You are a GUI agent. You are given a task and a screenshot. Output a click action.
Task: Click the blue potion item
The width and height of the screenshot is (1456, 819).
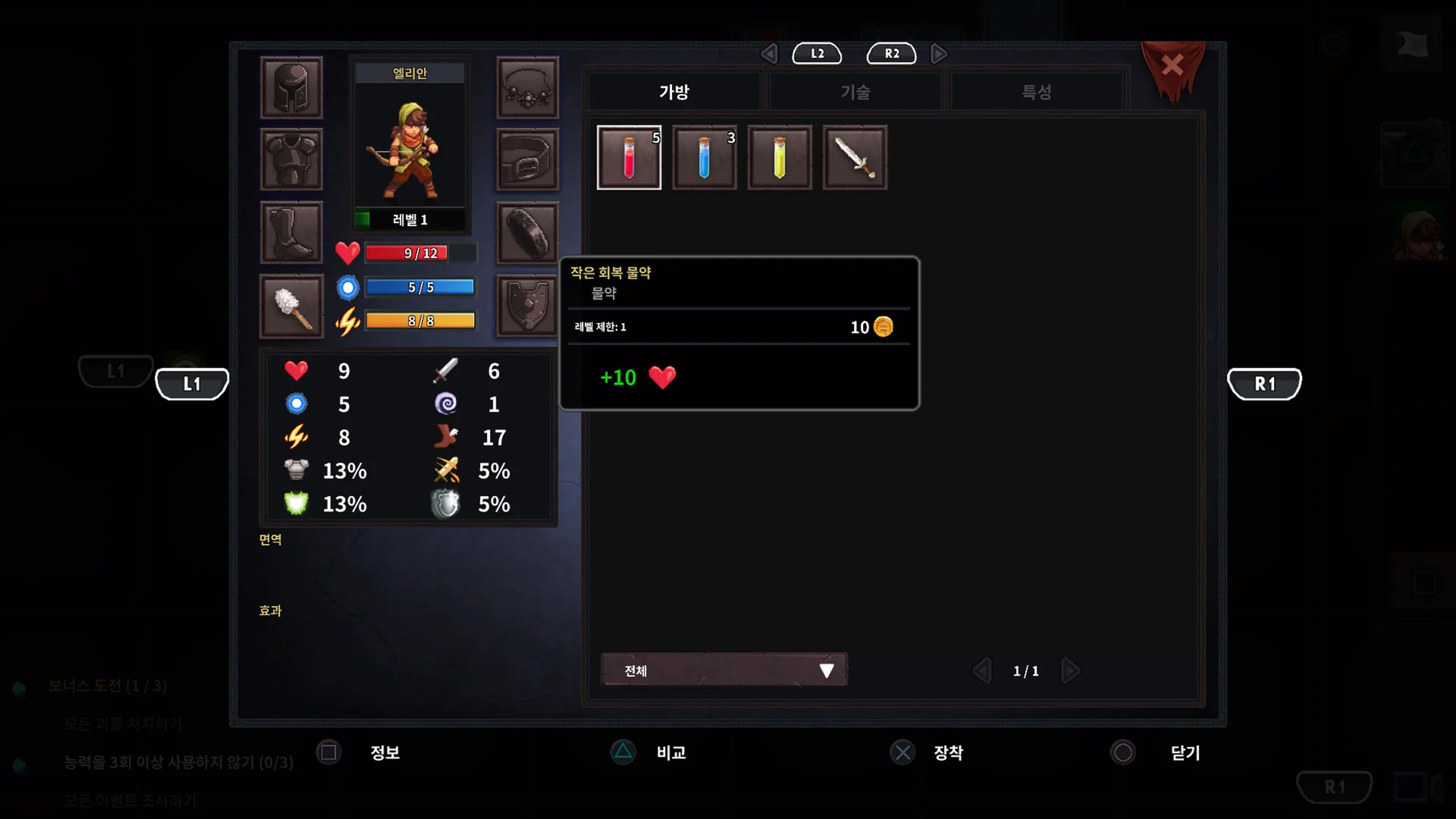point(704,158)
